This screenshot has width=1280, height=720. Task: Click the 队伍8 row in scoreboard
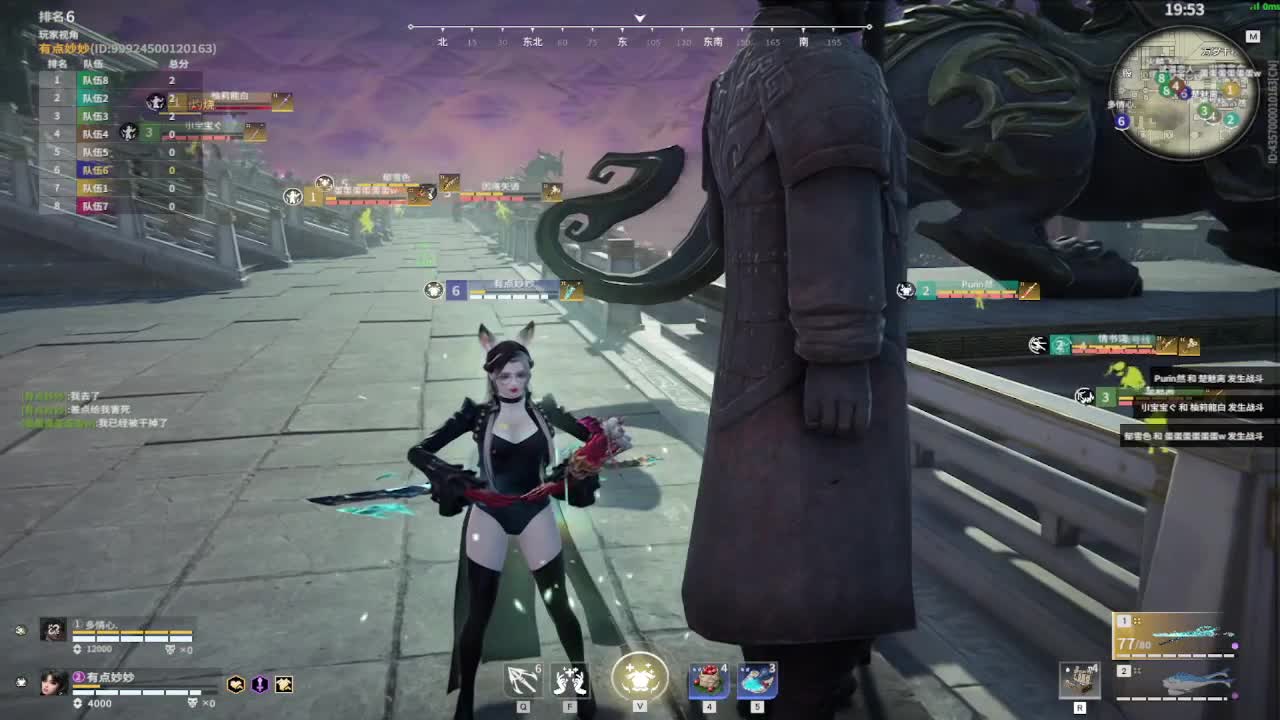click(118, 80)
